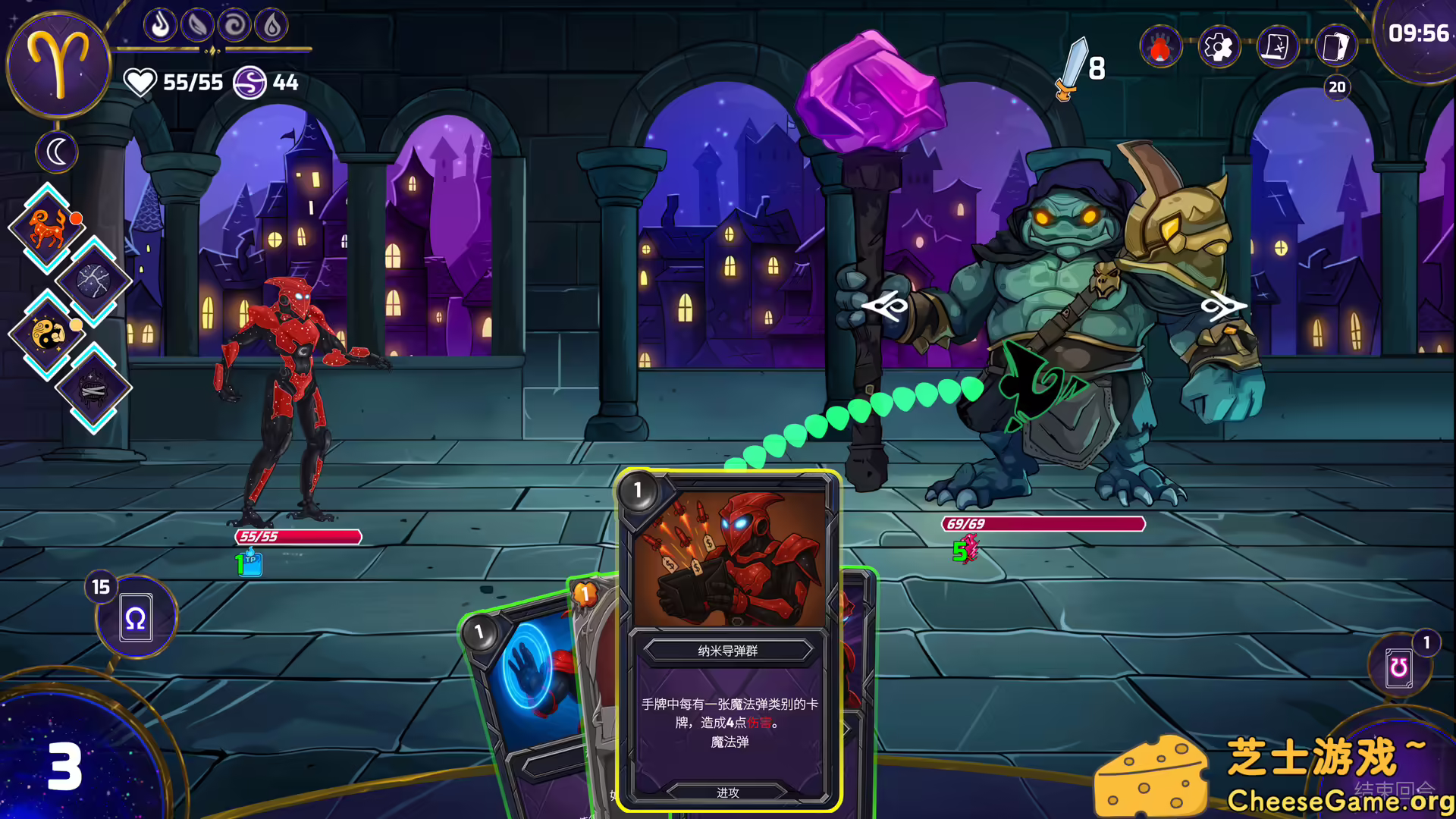Click the red bug report icon

point(1160,48)
